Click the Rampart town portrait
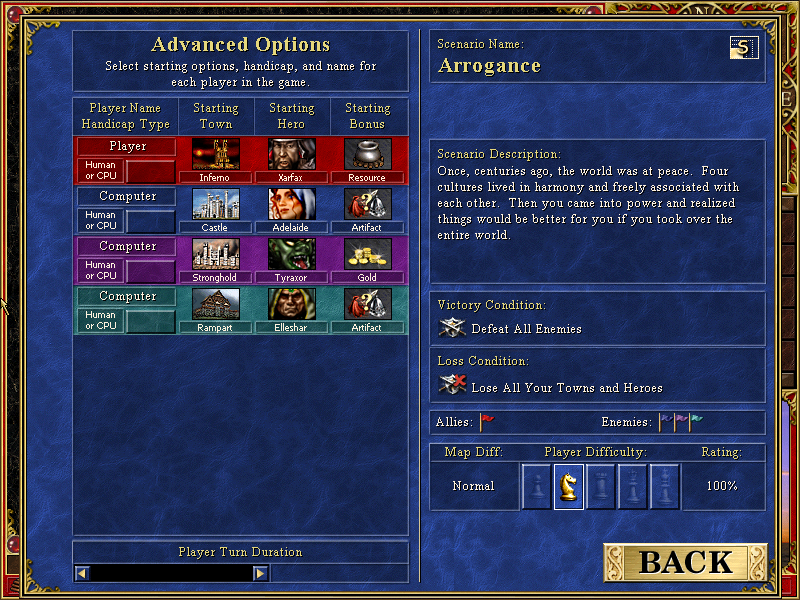 (x=215, y=304)
